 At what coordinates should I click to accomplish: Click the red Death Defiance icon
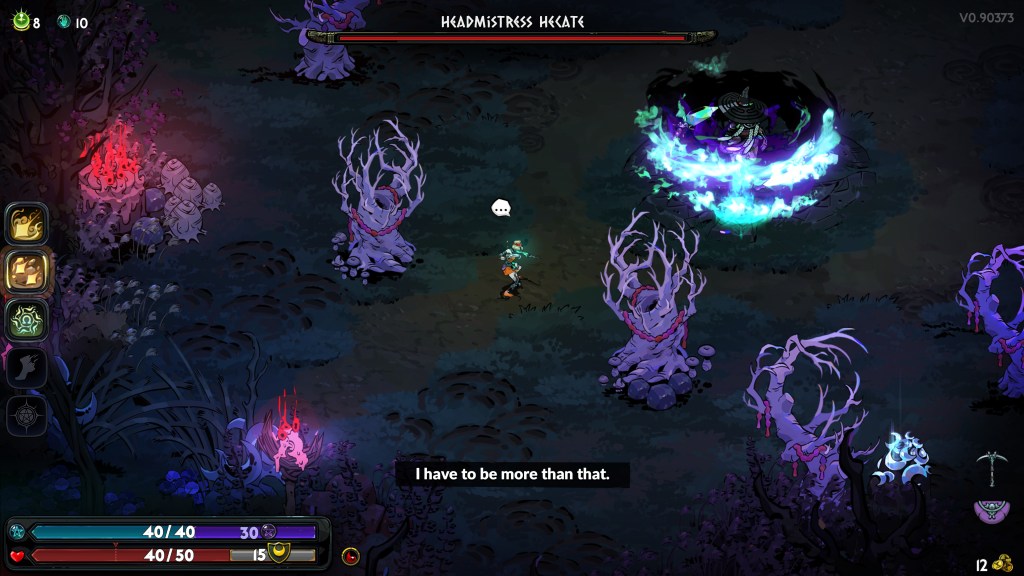click(350, 556)
